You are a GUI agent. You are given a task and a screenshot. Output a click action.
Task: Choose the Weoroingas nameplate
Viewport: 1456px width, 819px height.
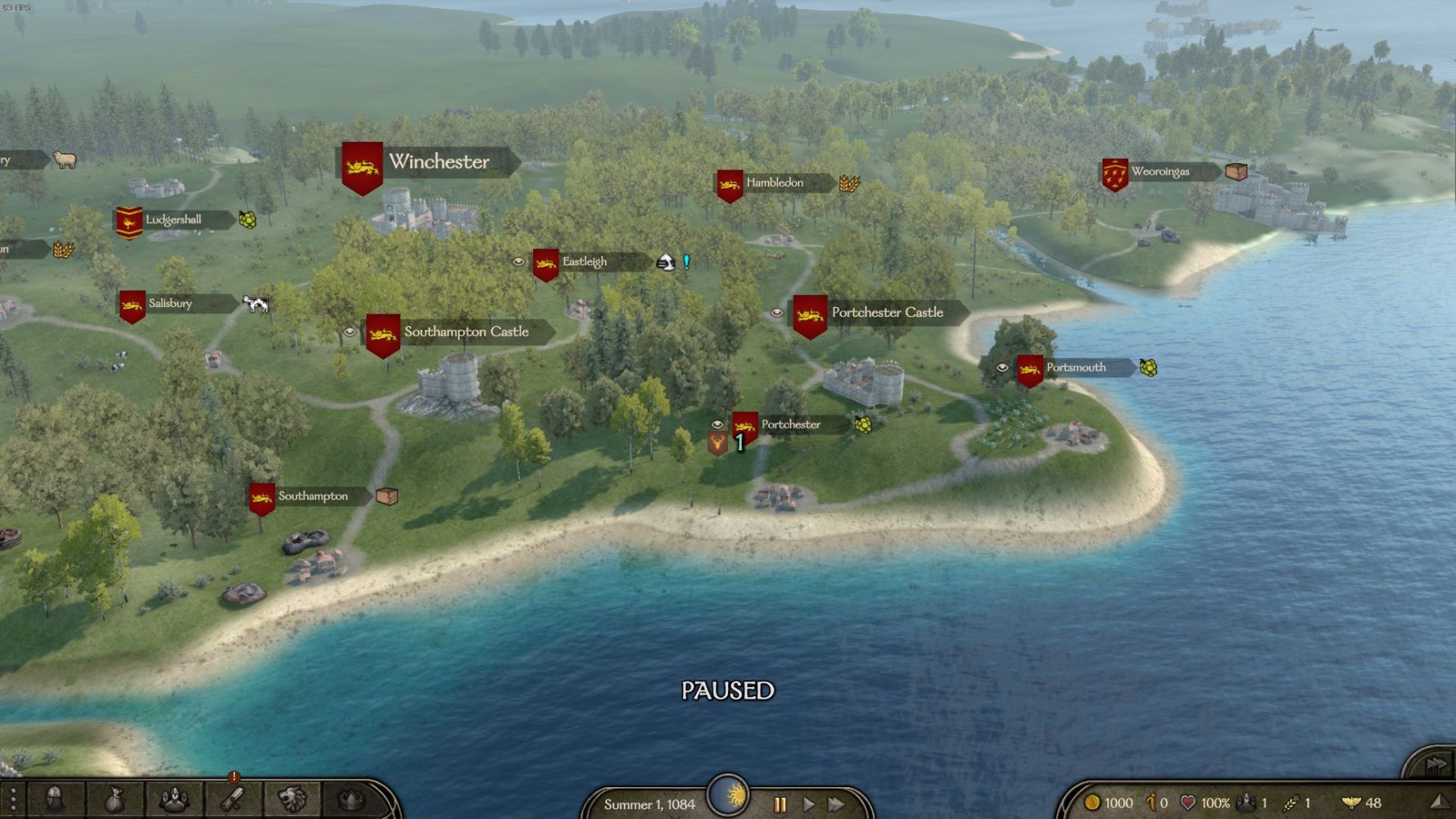[x=1160, y=172]
